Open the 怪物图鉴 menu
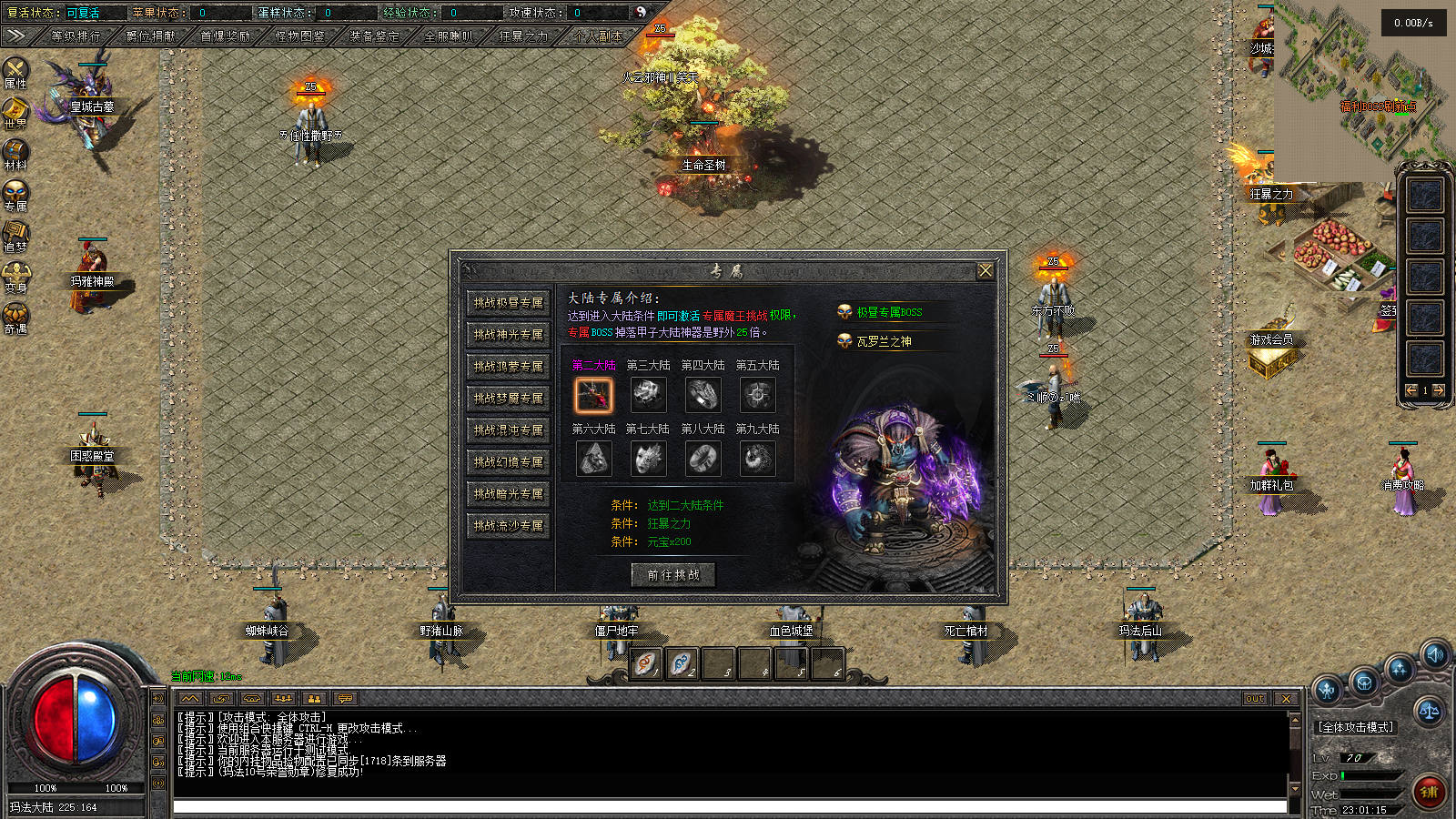This screenshot has height=819, width=1456. pyautogui.click(x=299, y=36)
